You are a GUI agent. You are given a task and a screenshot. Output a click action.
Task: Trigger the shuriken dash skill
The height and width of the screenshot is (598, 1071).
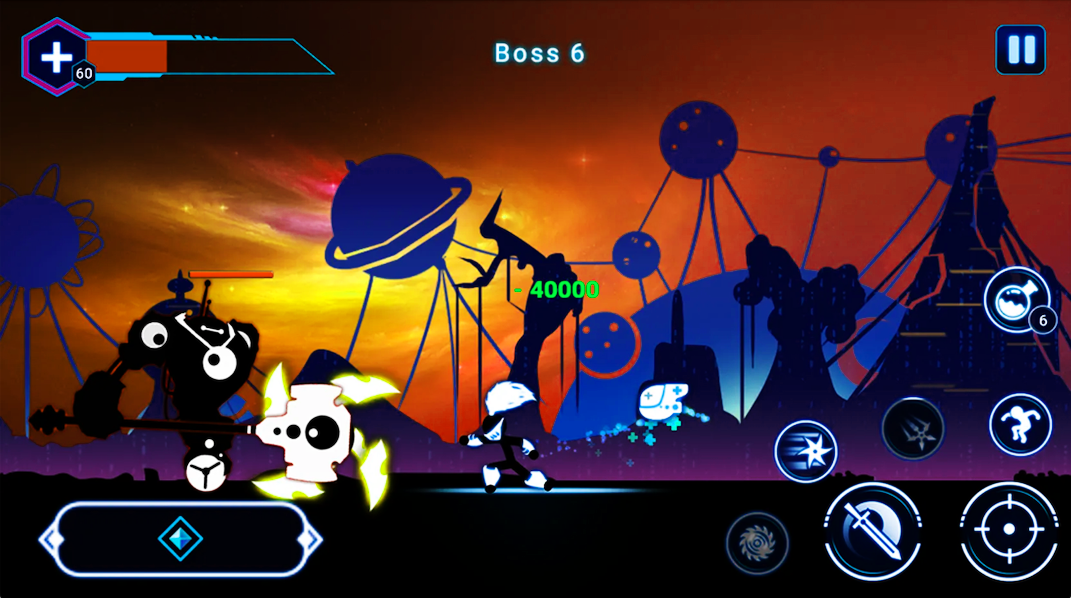click(x=805, y=451)
